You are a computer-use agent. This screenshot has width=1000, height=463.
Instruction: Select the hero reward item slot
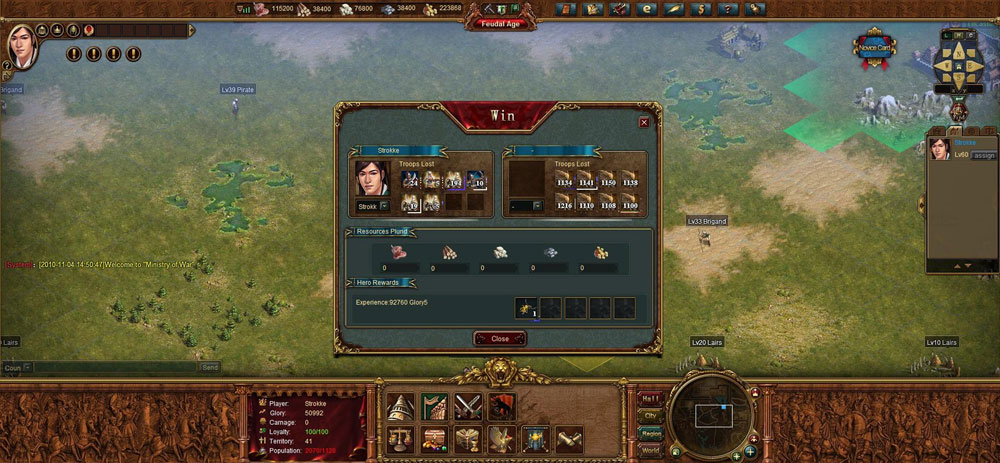pos(527,307)
